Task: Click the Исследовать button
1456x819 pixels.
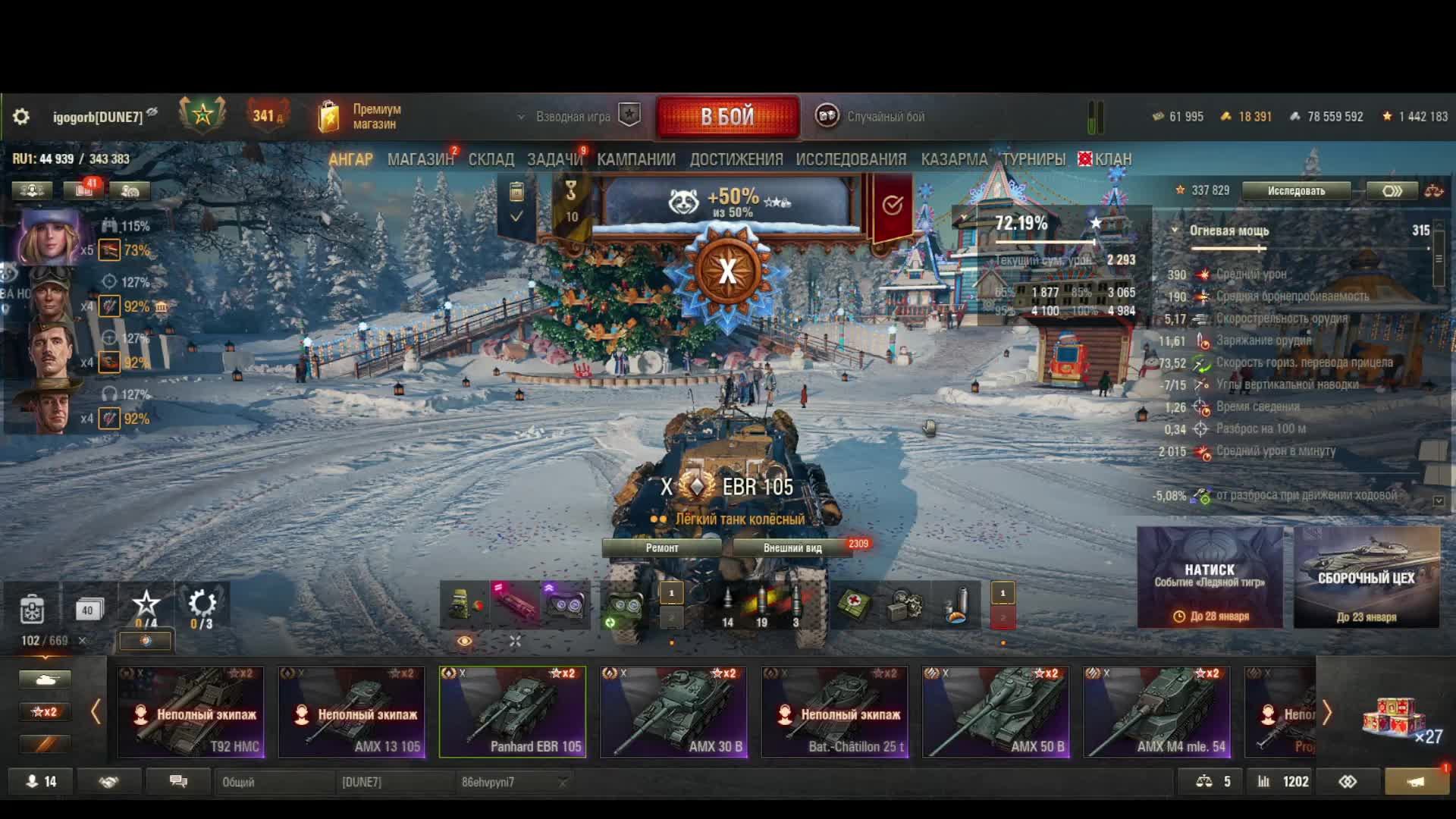Action: pos(1296,191)
